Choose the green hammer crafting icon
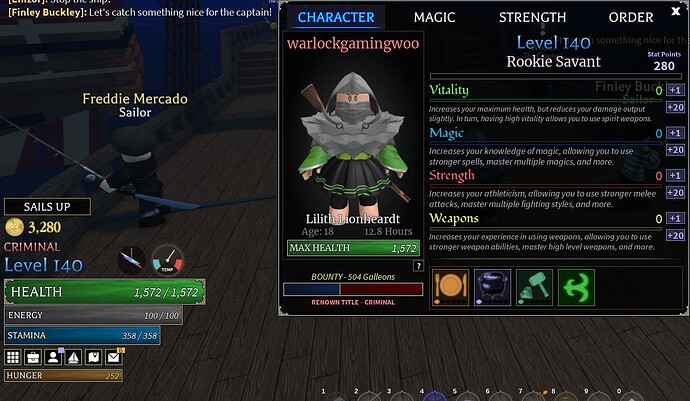Image resolution: width=690 pixels, height=401 pixels. [533, 286]
